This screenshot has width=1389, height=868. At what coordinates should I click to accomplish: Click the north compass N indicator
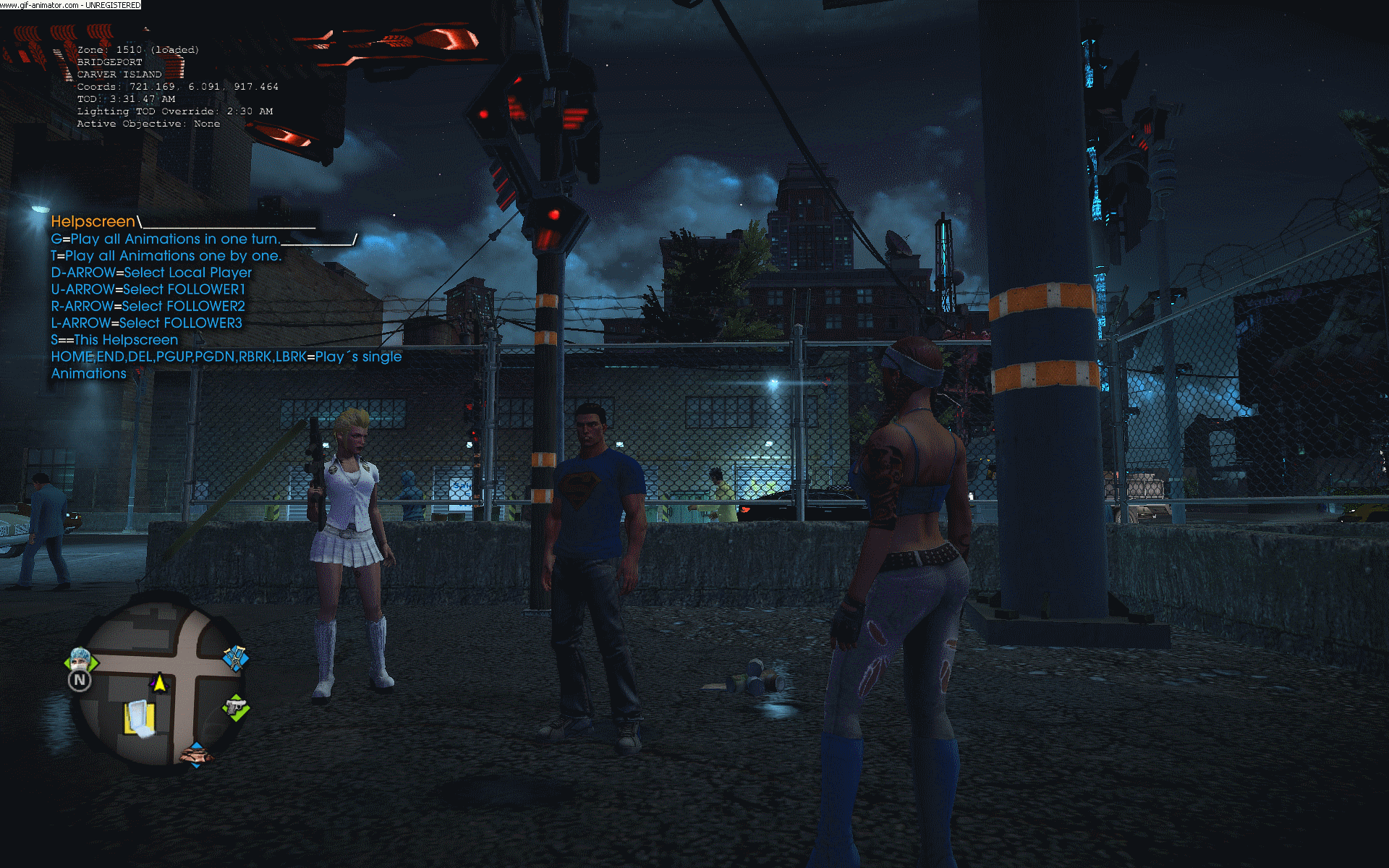pos(80,681)
